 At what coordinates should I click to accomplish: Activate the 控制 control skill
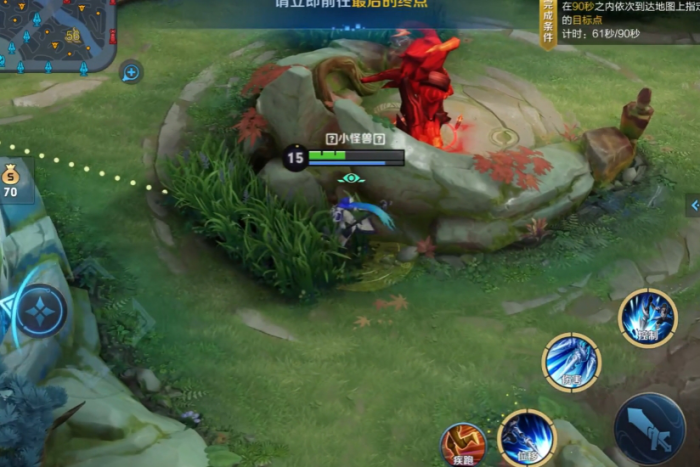[x=647, y=318]
